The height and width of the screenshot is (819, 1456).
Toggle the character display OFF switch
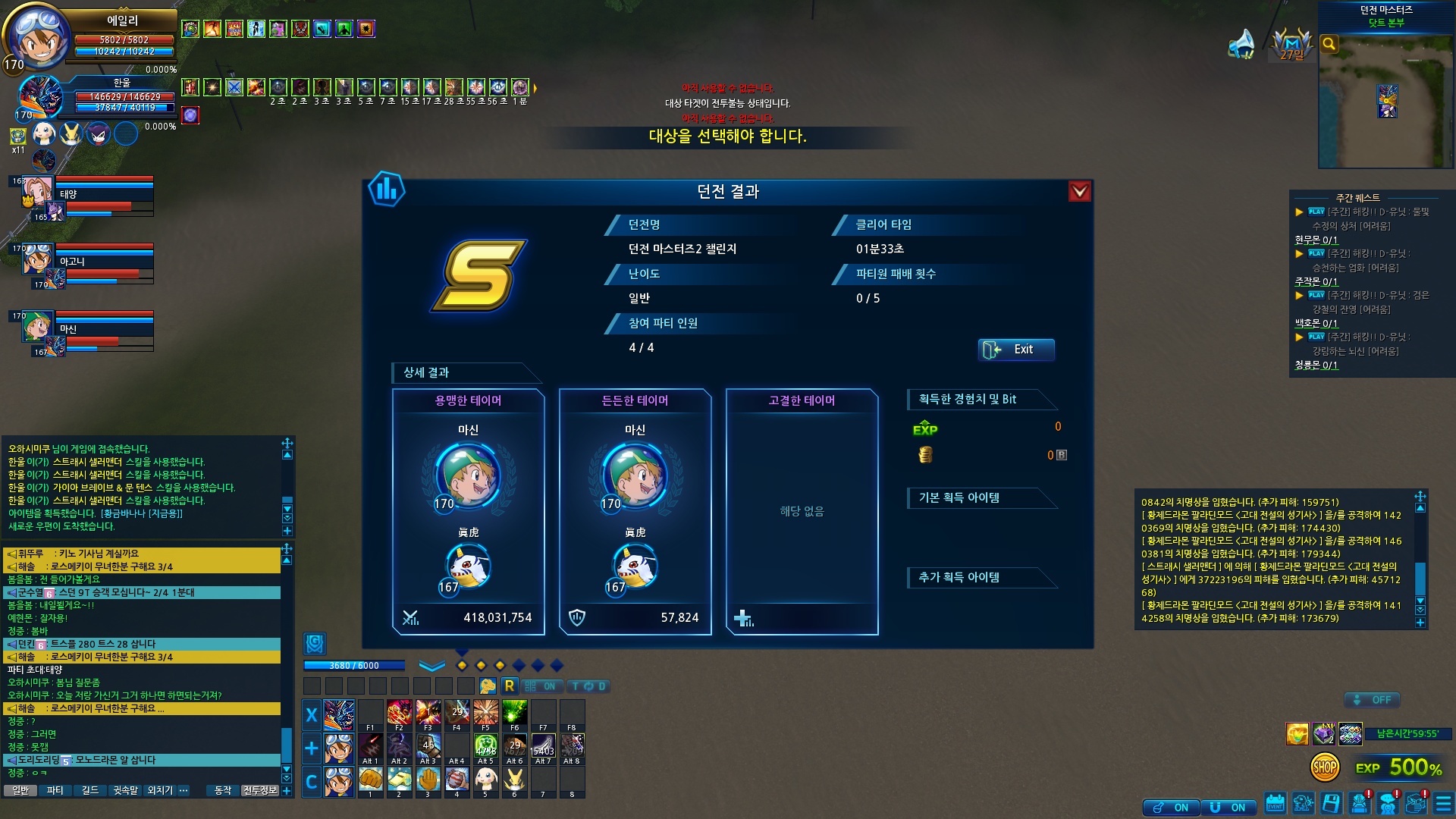click(x=1372, y=700)
